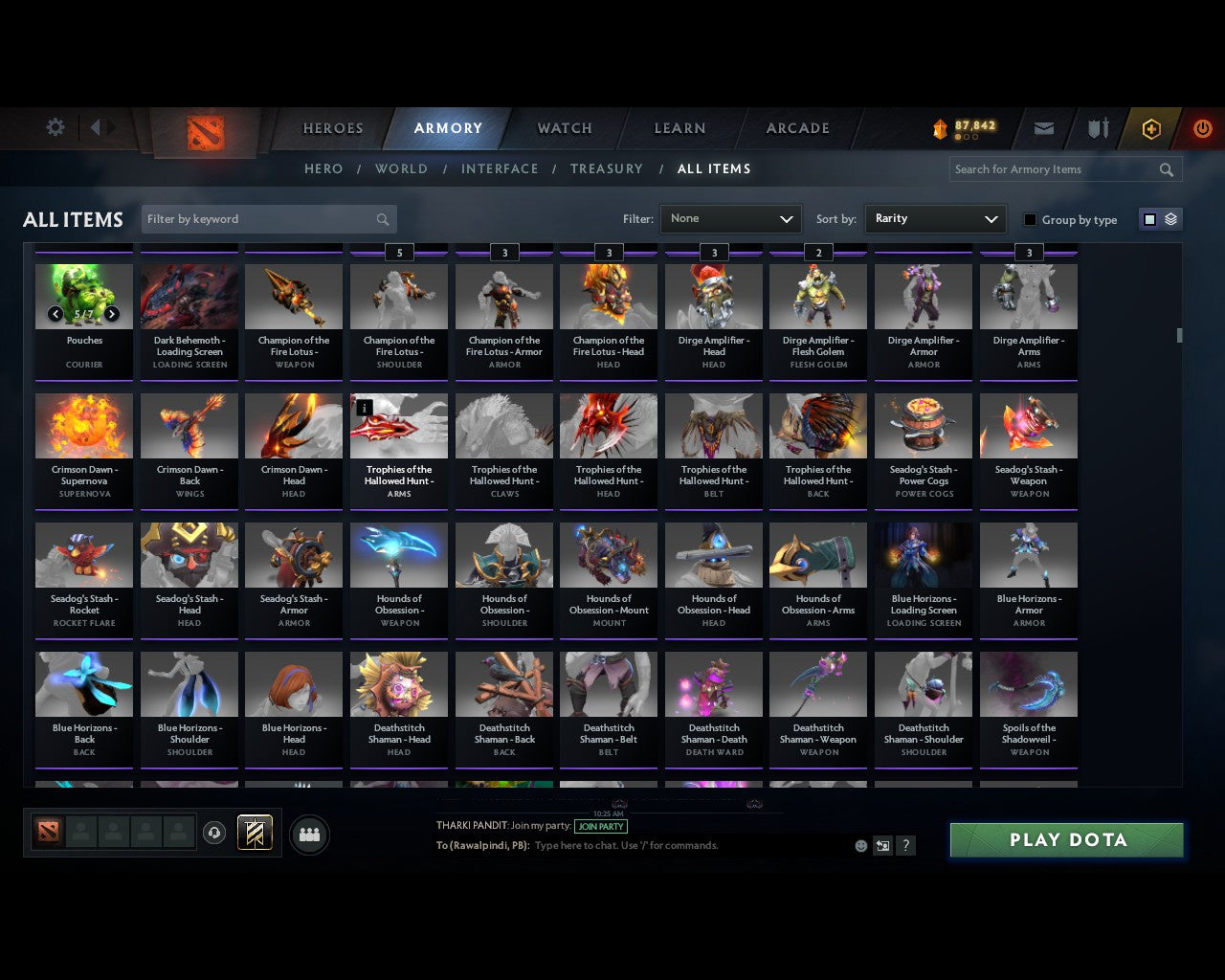Image resolution: width=1225 pixels, height=980 pixels.
Task: Click the emoticon smiley in the chat bar
Action: tap(859, 846)
